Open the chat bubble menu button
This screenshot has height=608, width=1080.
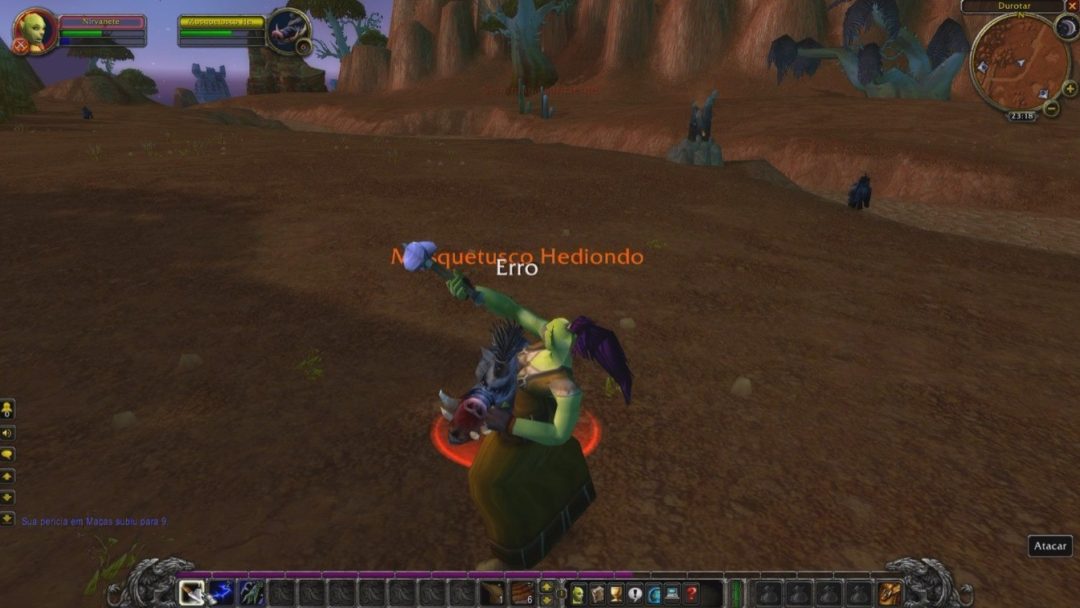tap(7, 454)
